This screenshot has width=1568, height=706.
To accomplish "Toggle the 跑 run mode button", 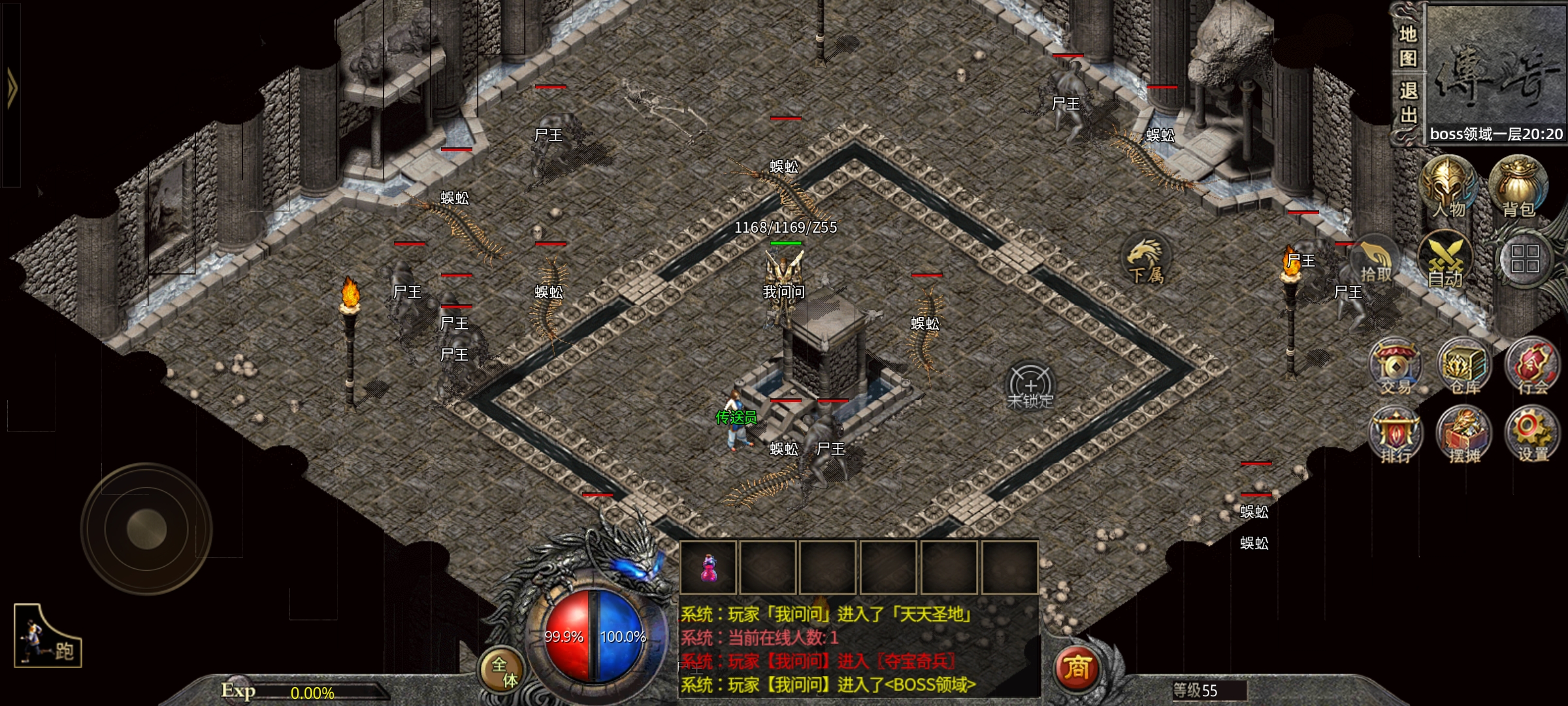I will click(x=48, y=637).
